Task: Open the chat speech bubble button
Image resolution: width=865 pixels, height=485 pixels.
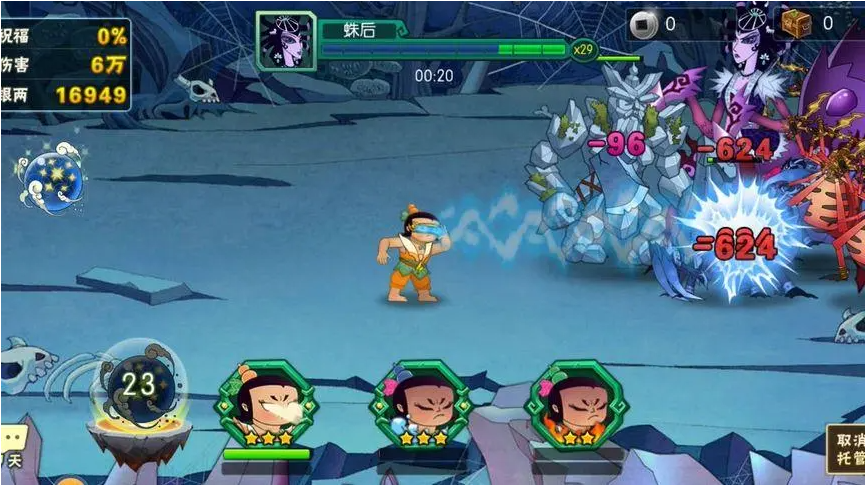Action: click(13, 441)
